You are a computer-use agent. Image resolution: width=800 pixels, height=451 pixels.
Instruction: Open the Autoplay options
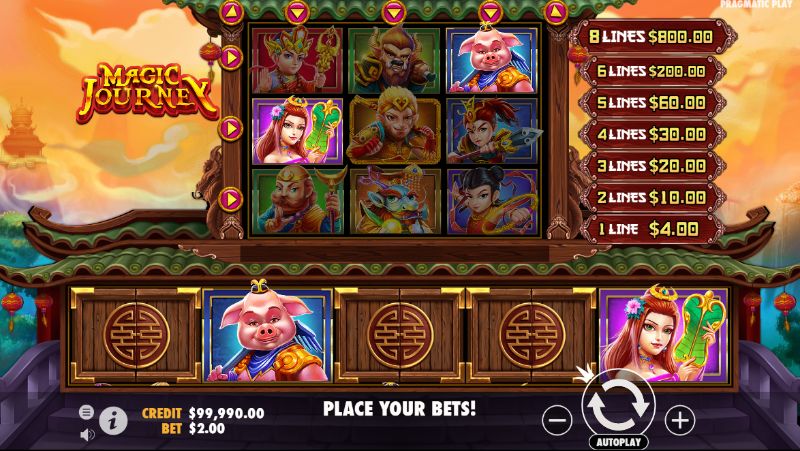coord(618,441)
